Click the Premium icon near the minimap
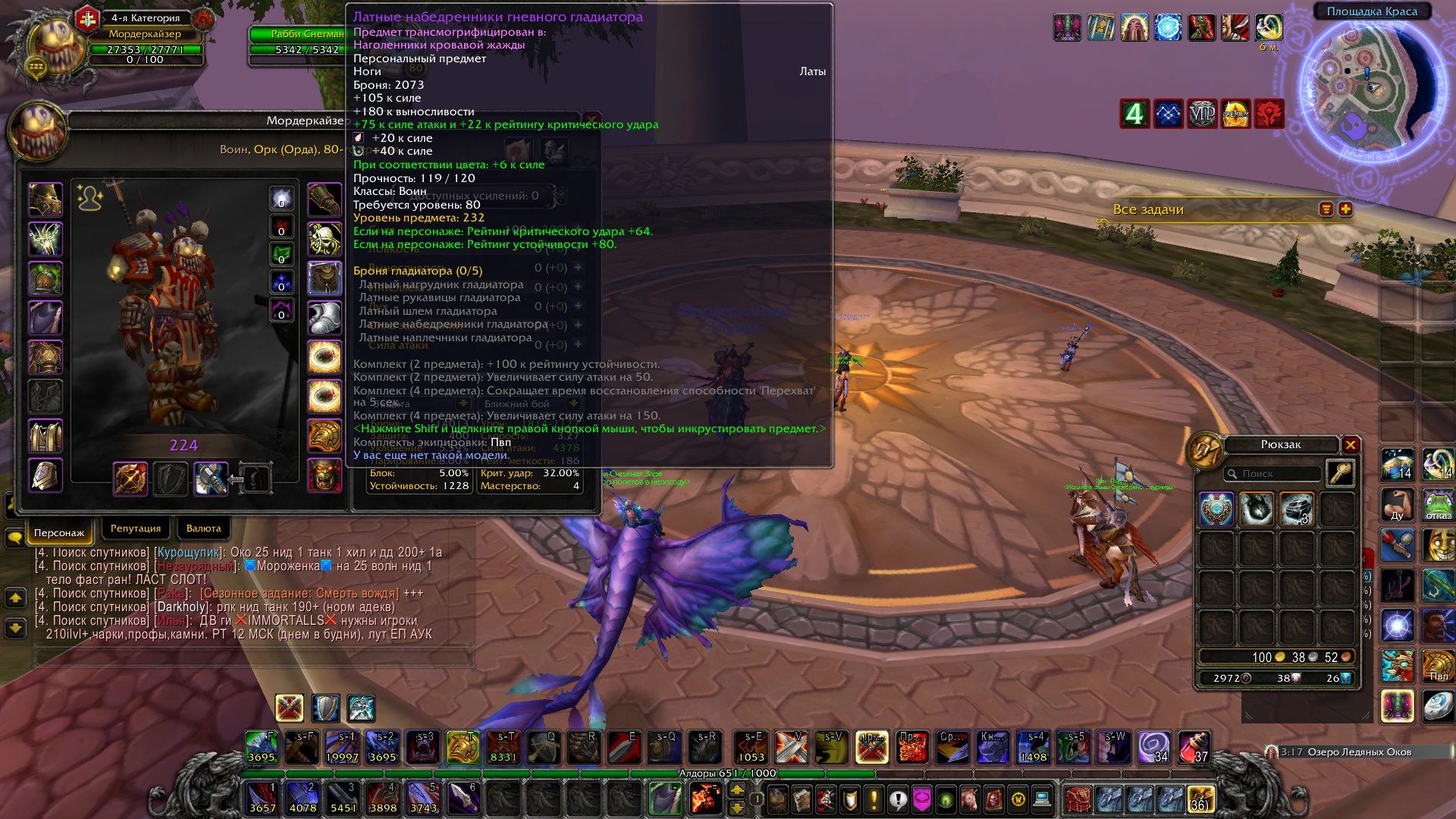This screenshot has width=1456, height=819. (x=1235, y=114)
